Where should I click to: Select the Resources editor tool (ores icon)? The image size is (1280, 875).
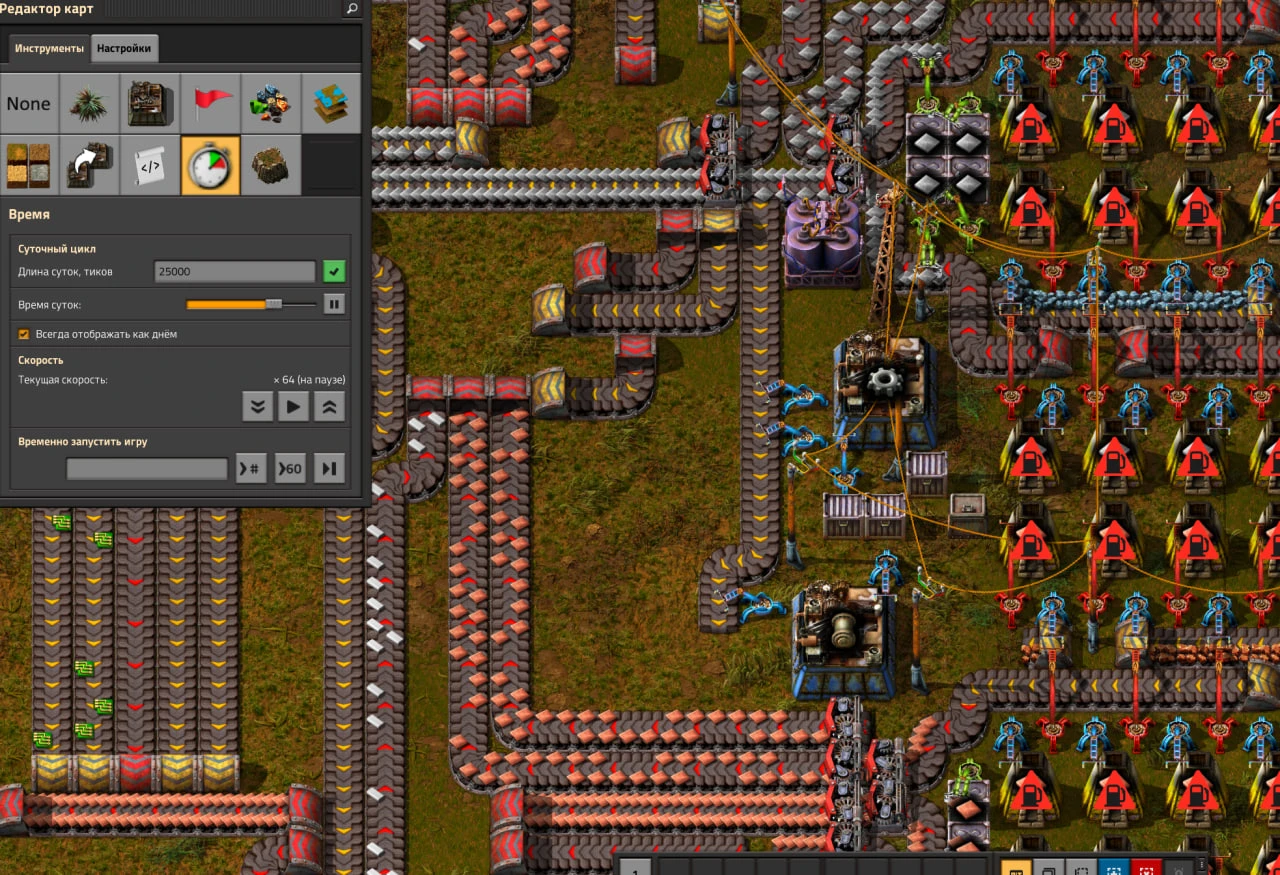[x=271, y=103]
